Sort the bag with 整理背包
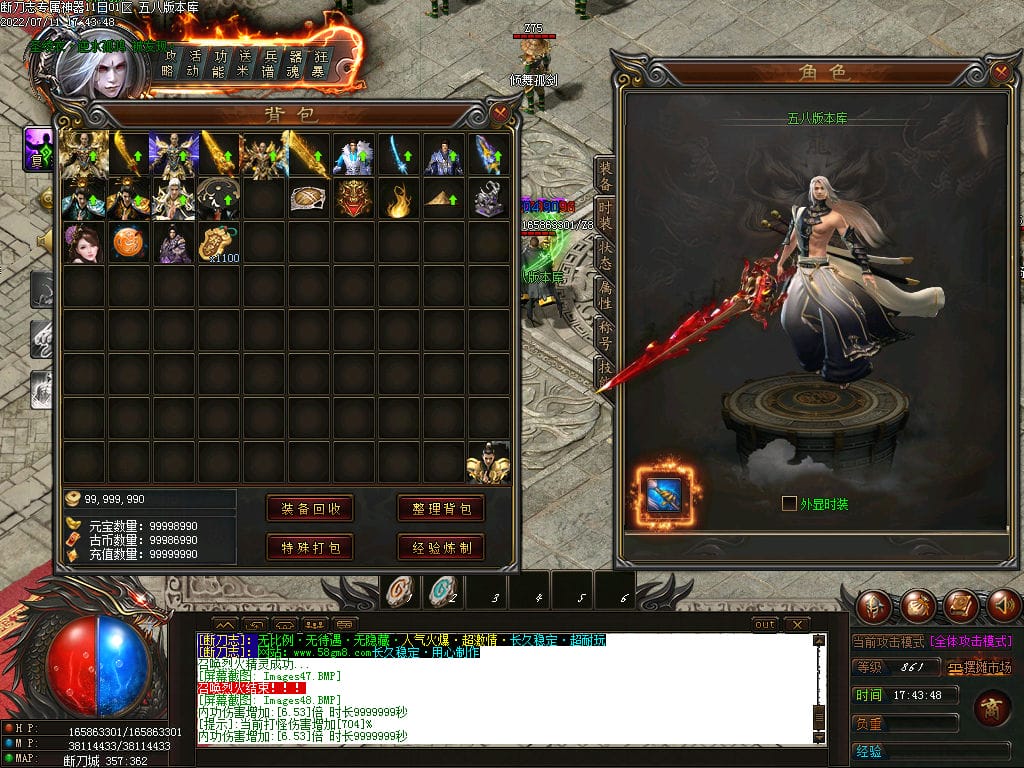 point(441,508)
